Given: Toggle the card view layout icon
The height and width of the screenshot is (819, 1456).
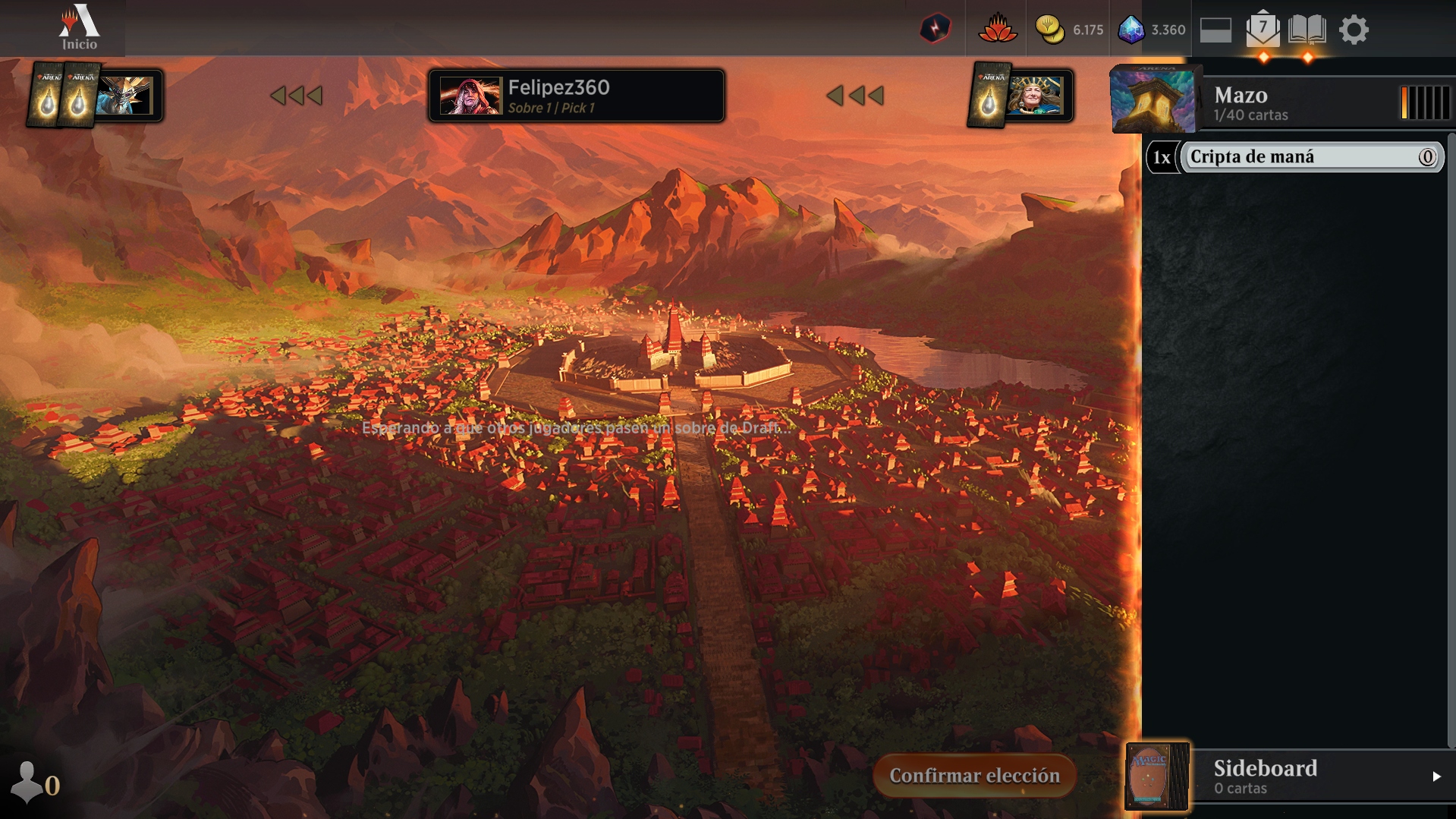Looking at the screenshot, I should (1215, 30).
